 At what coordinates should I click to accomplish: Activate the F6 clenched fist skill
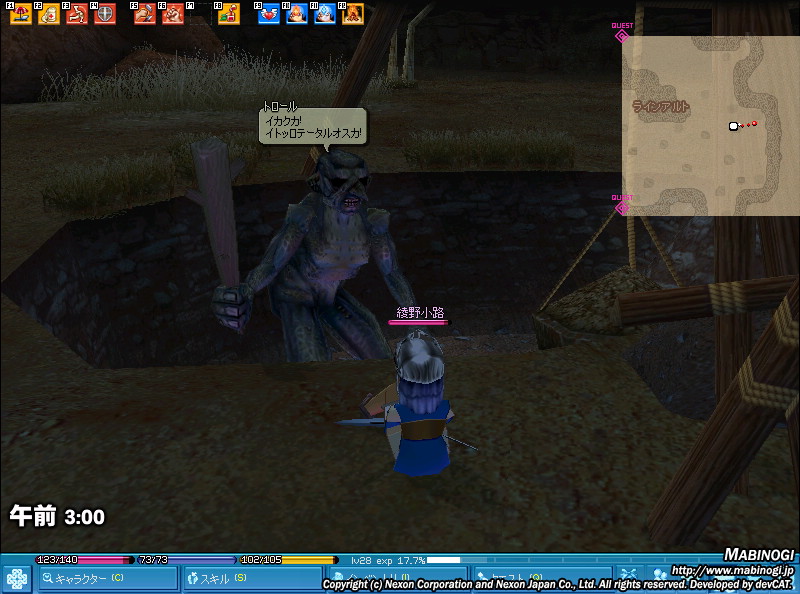(x=173, y=15)
